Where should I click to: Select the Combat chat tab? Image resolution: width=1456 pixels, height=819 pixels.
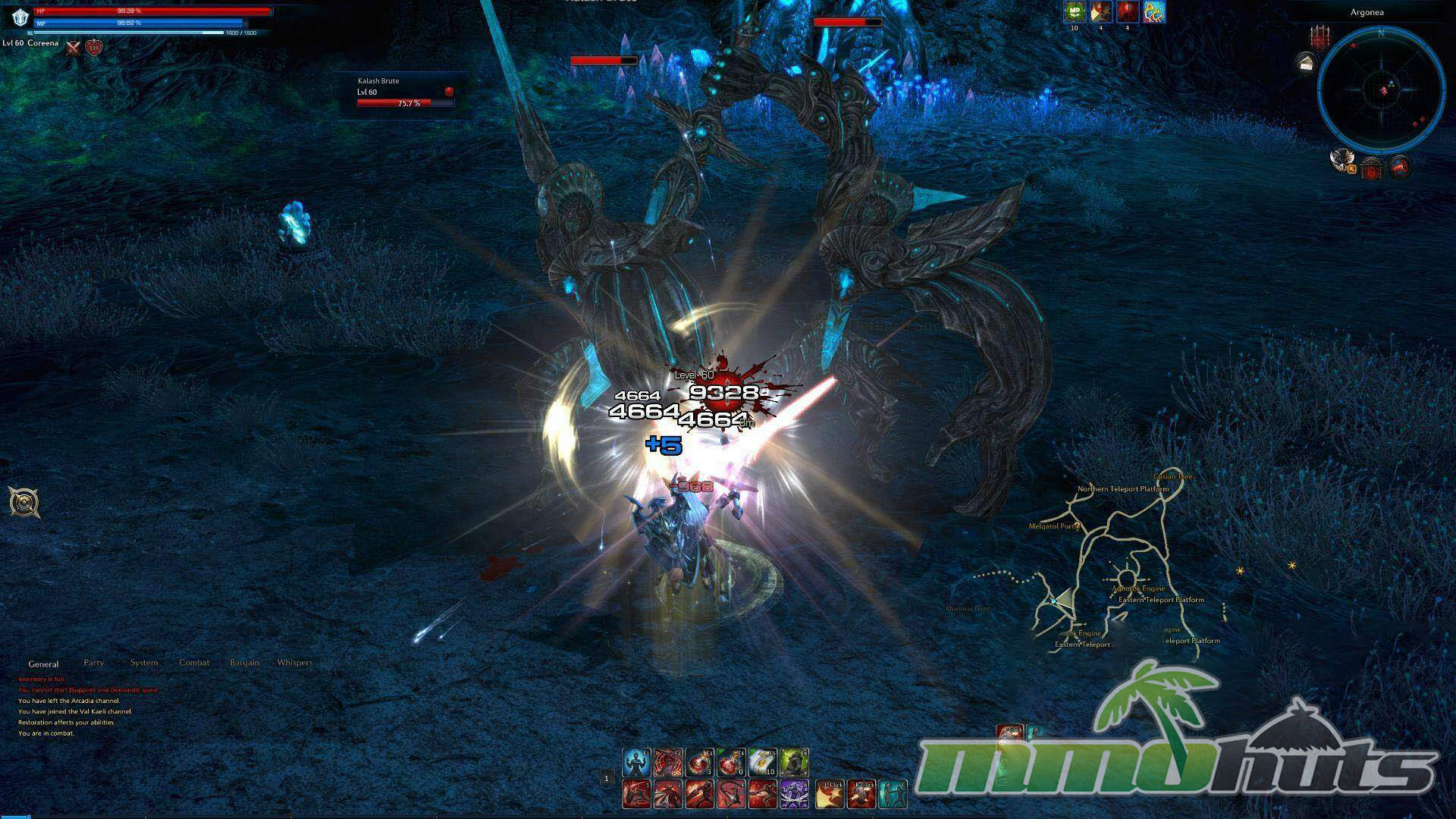pos(194,663)
